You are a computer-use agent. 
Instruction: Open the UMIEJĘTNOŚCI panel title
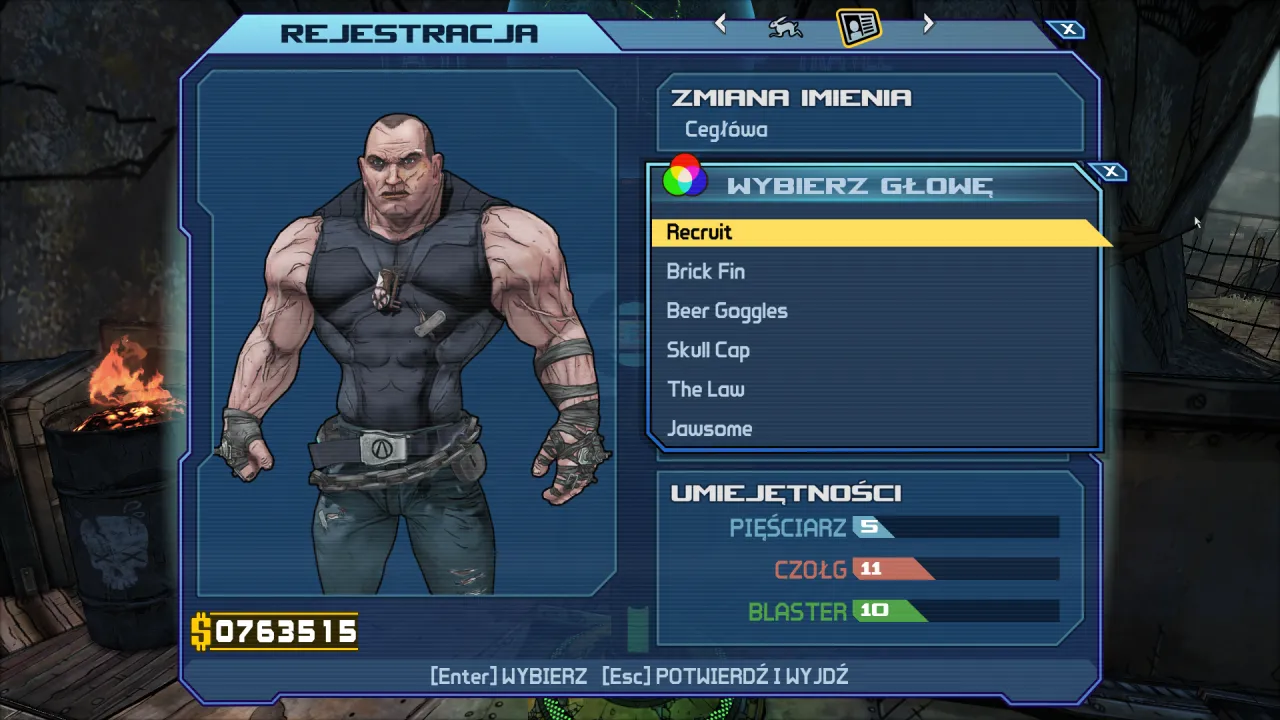[787, 492]
